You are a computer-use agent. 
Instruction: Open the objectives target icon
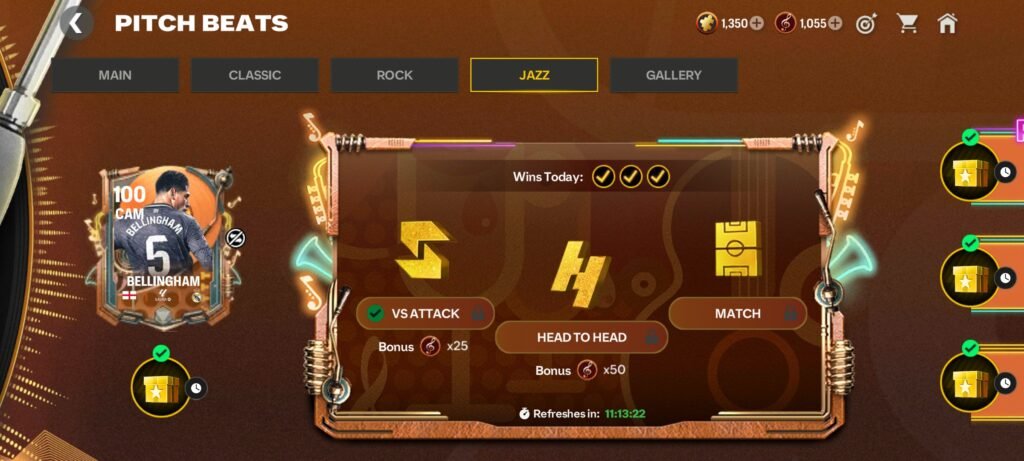(x=866, y=23)
